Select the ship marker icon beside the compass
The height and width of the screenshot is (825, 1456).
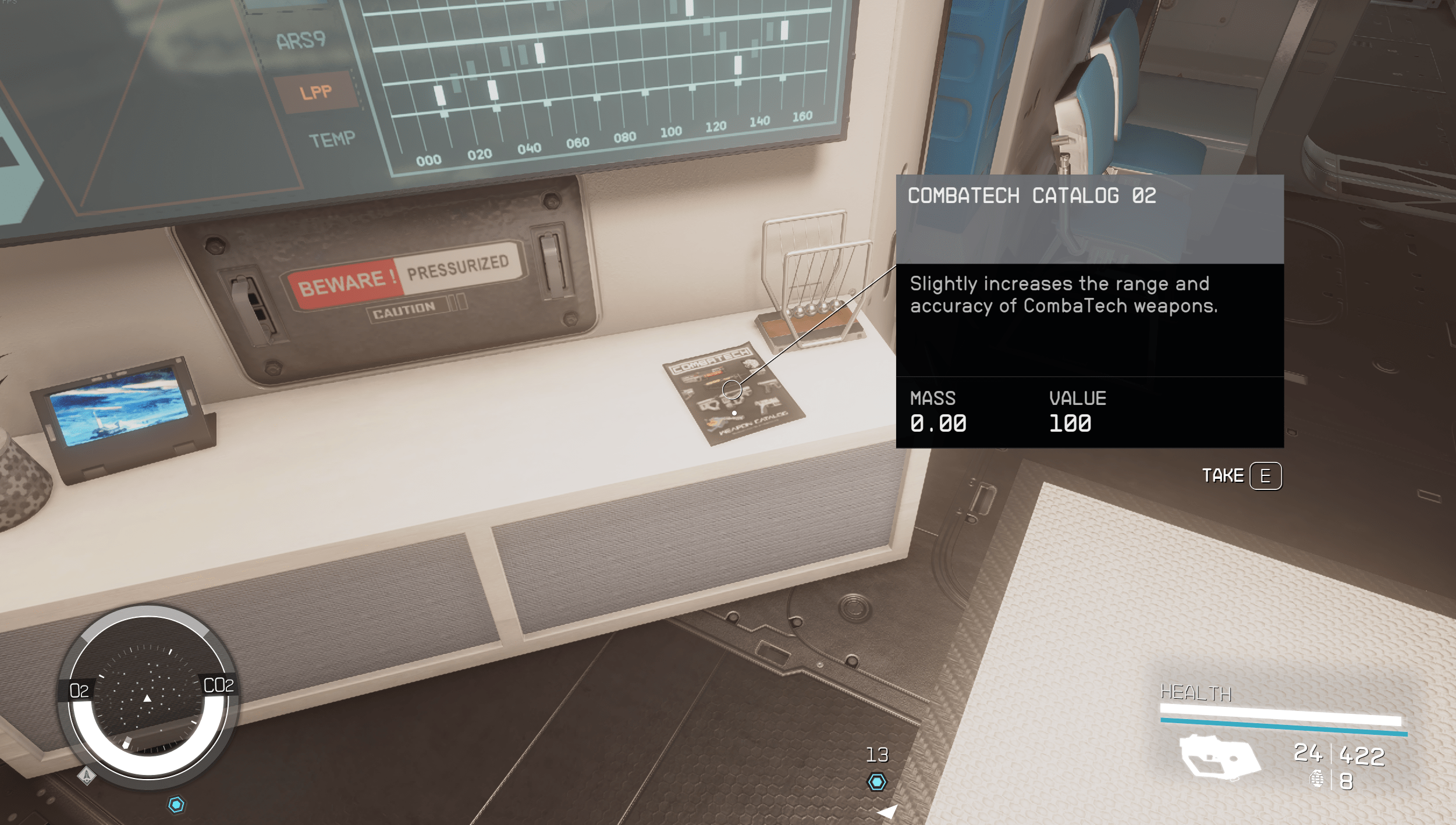tap(86, 776)
